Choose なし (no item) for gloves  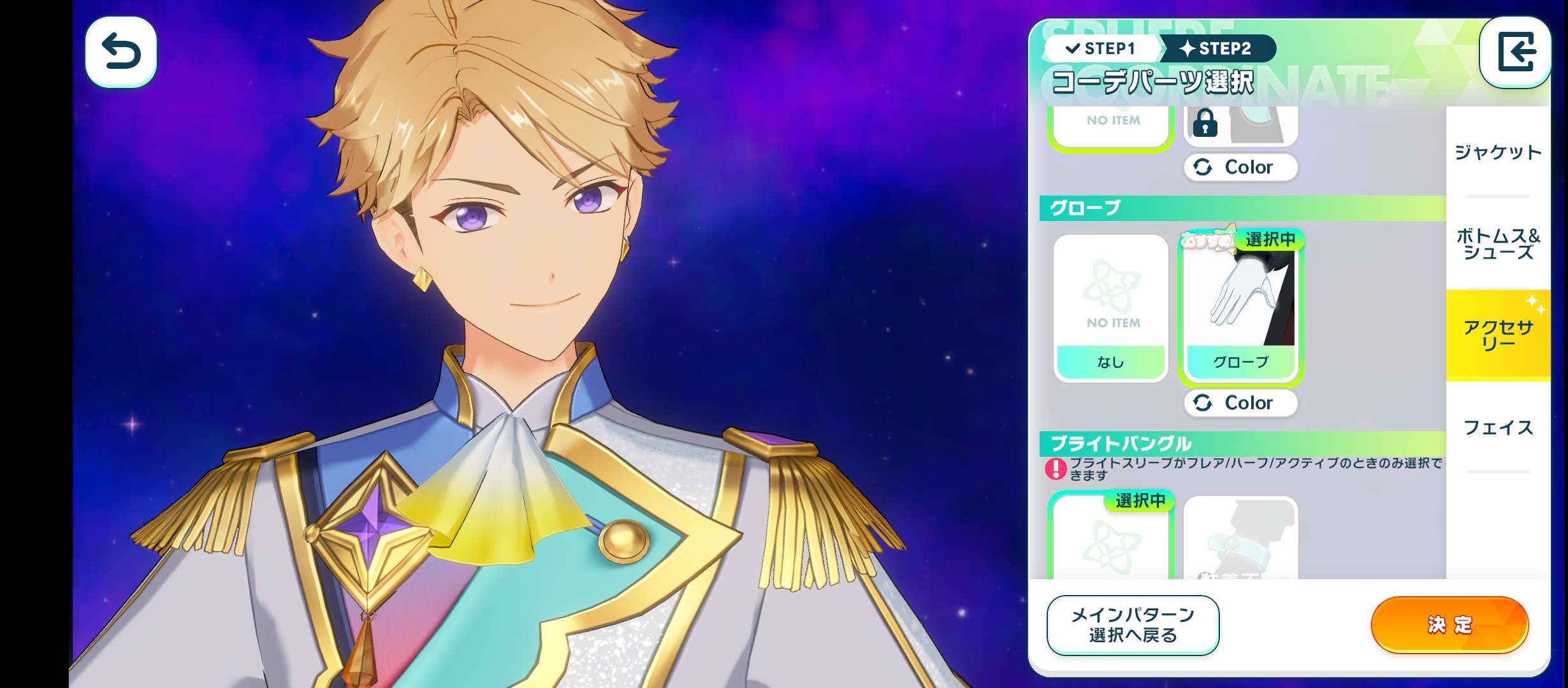pyautogui.click(x=1110, y=308)
